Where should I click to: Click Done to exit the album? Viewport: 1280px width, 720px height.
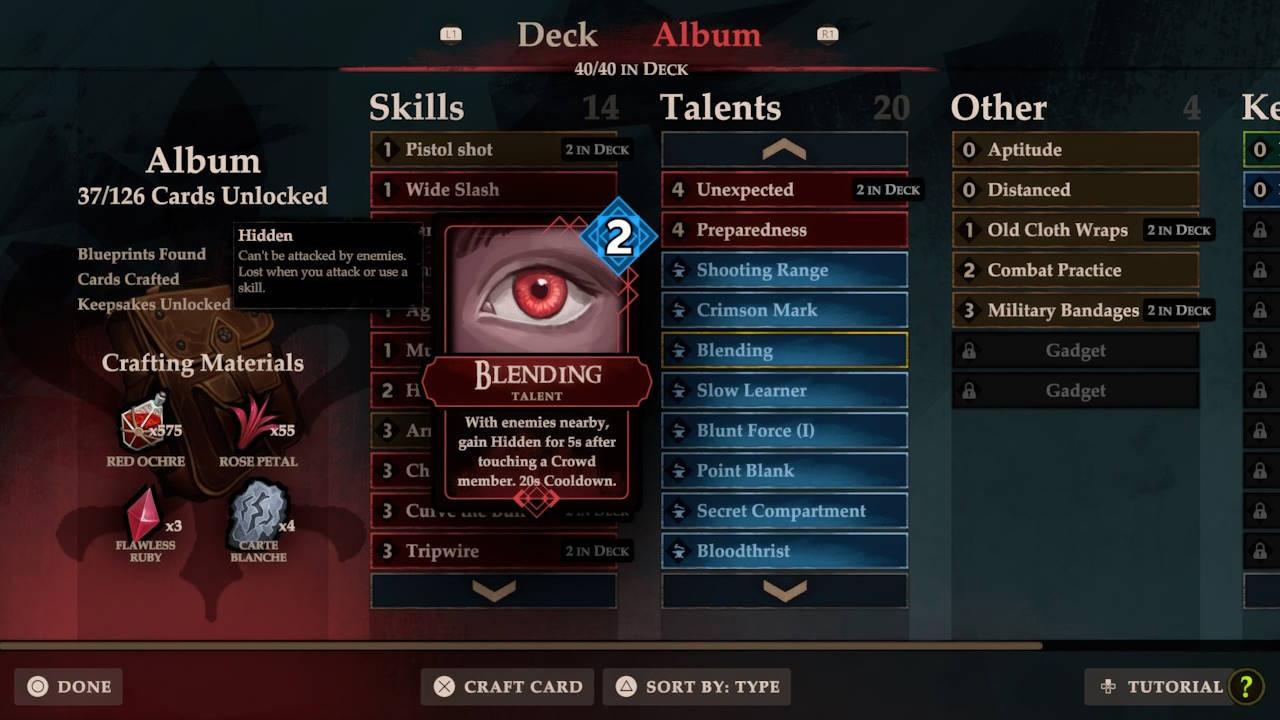click(x=69, y=687)
